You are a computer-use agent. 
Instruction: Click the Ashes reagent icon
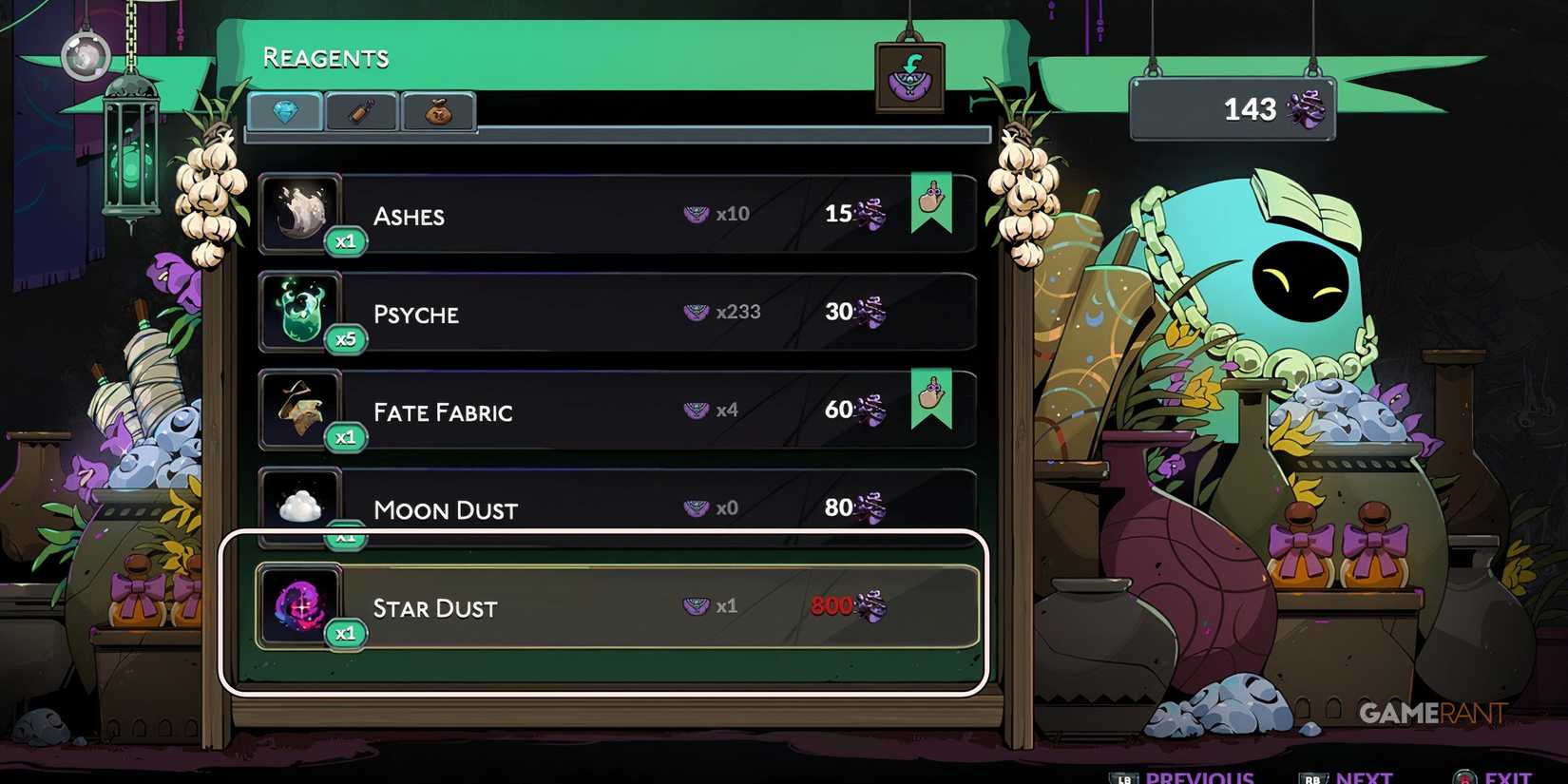[301, 213]
